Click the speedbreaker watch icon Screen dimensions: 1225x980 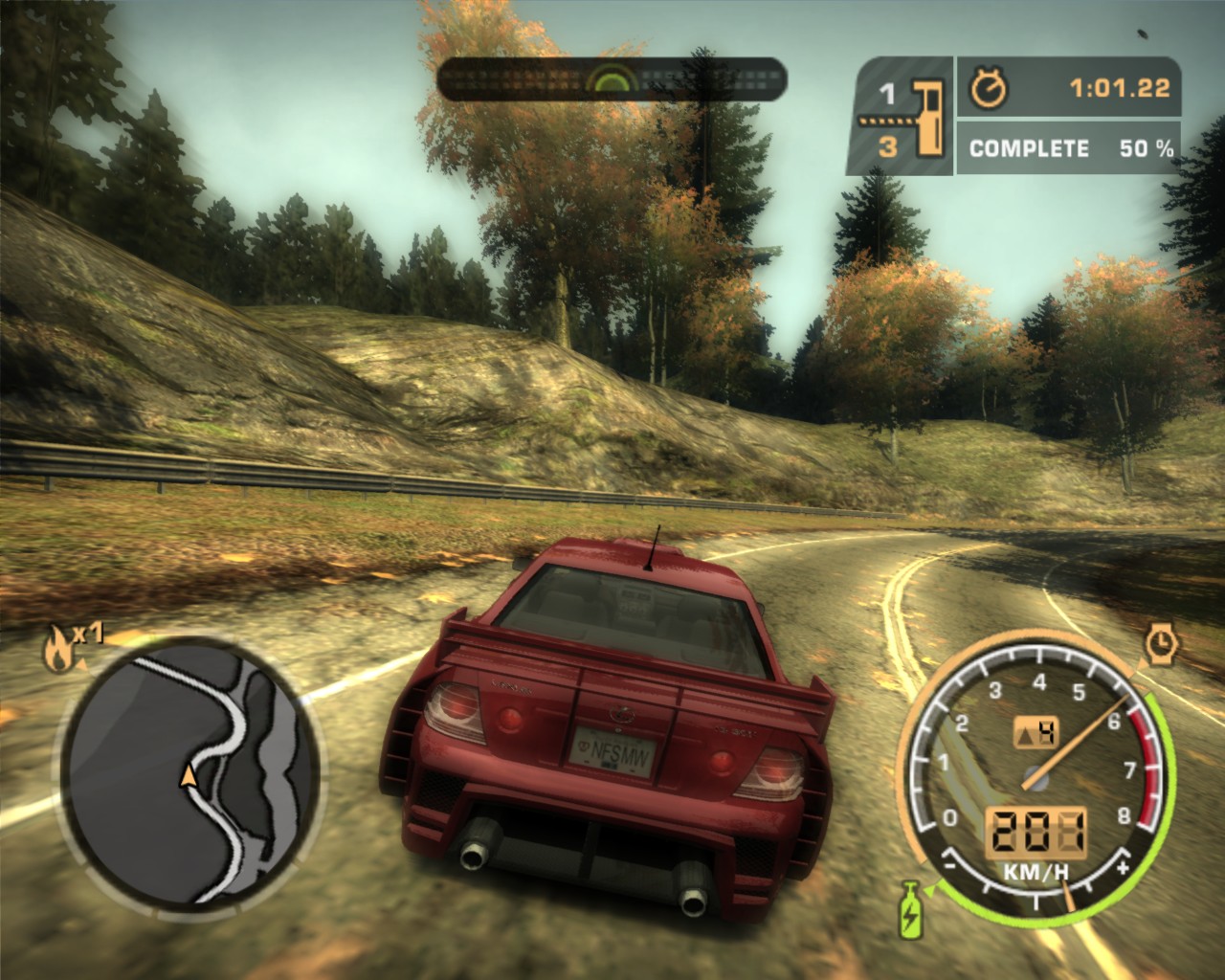[1161, 643]
